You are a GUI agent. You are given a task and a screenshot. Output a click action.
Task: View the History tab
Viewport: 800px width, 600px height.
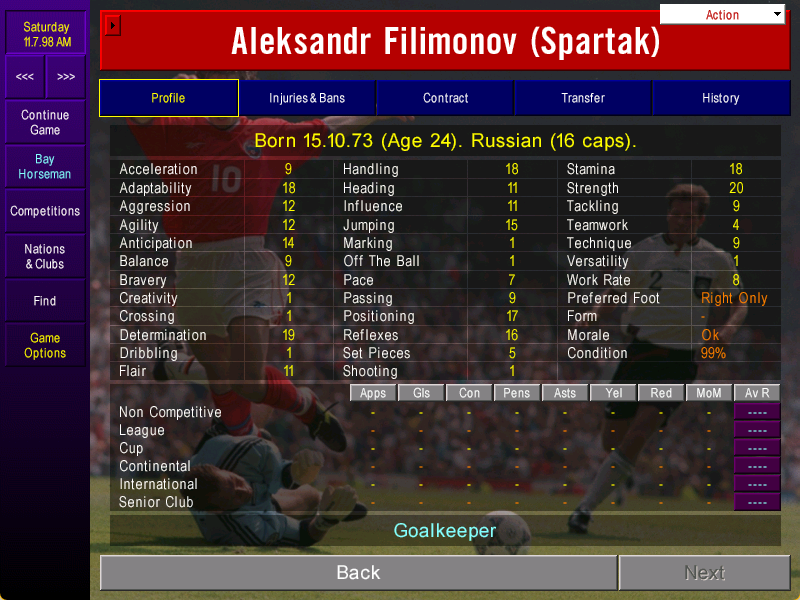coord(720,98)
